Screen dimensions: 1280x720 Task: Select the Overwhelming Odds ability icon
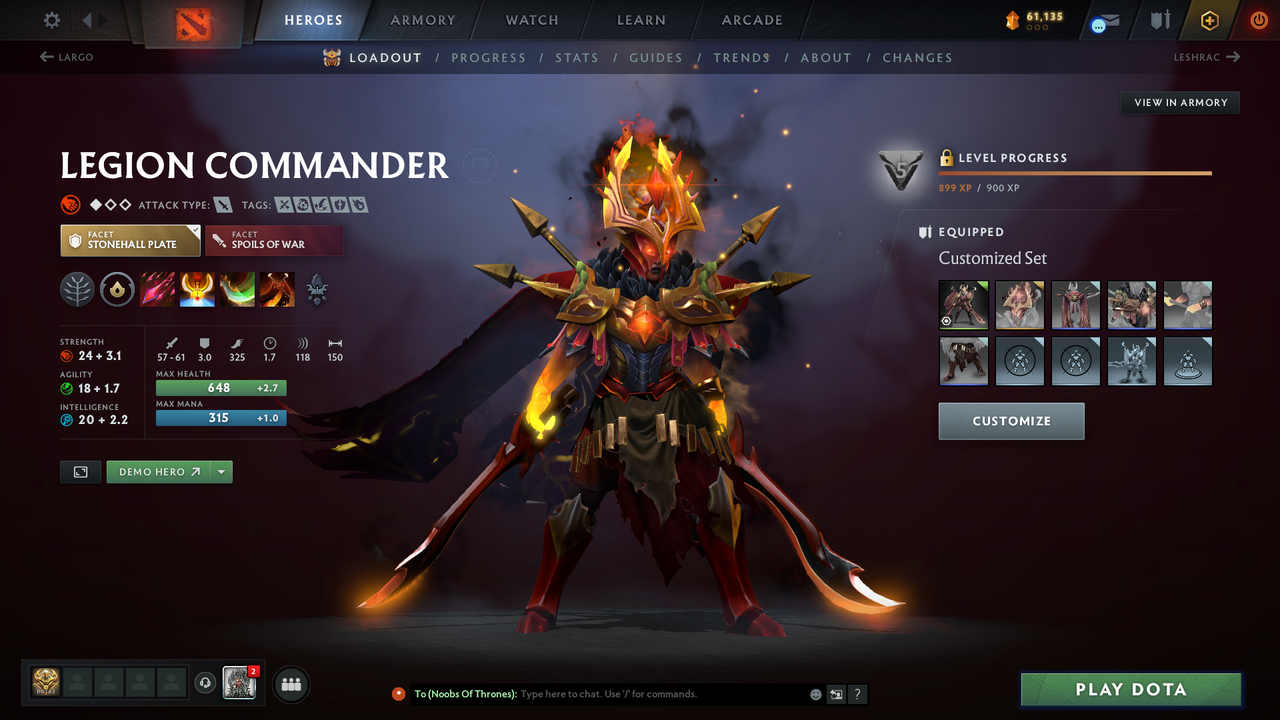pyautogui.click(x=157, y=290)
